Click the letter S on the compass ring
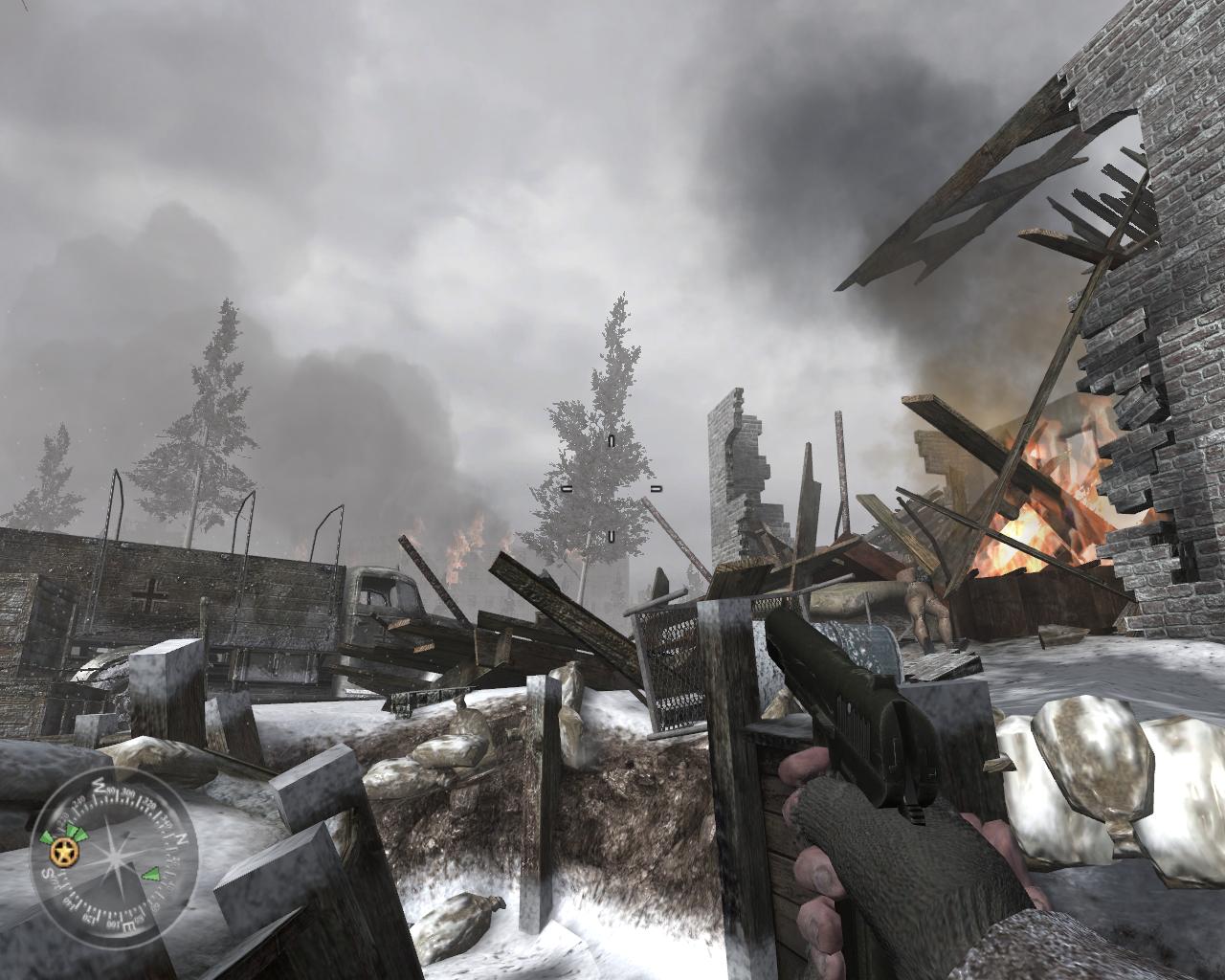 pyautogui.click(x=47, y=873)
